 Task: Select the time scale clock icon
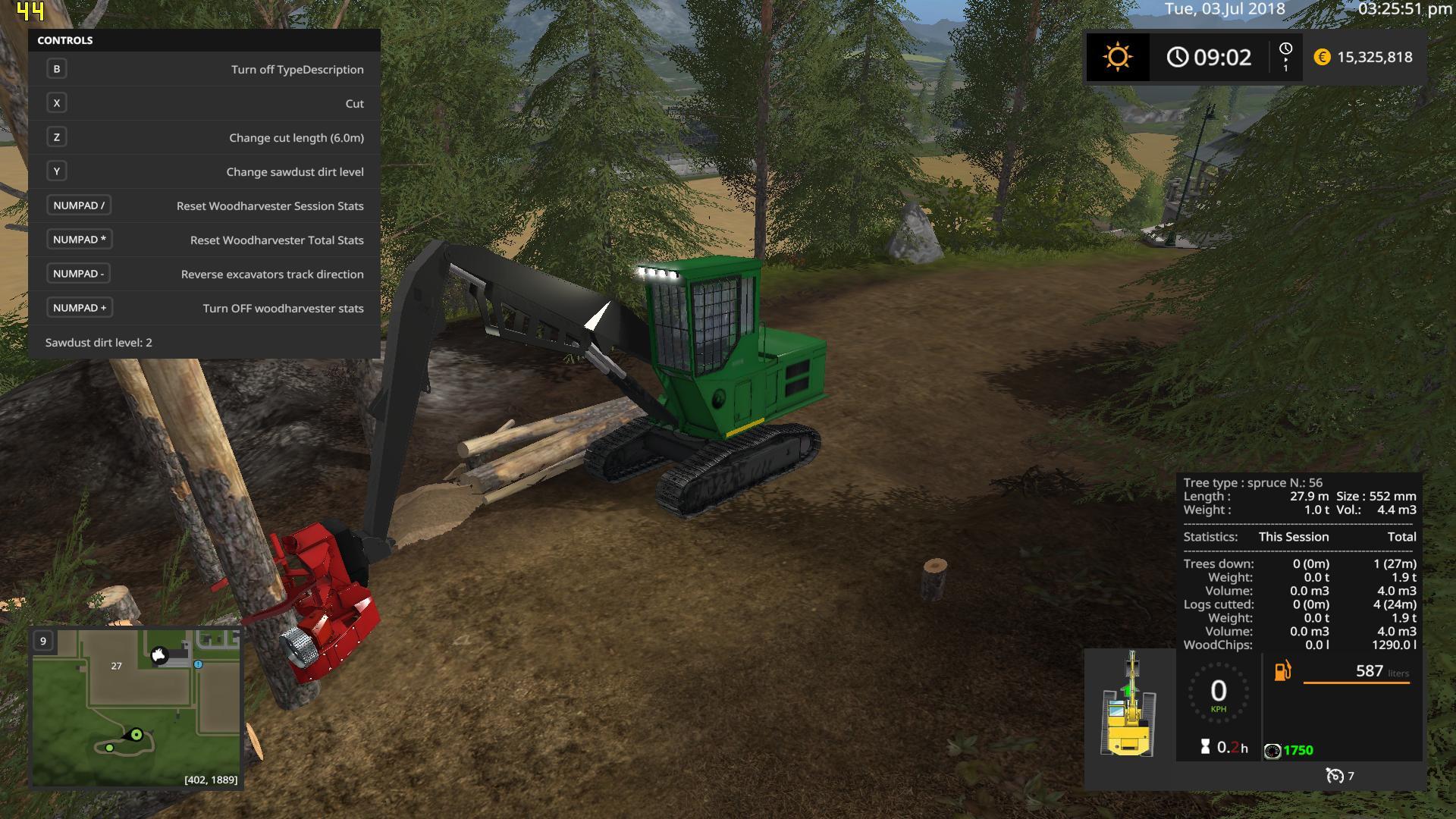click(1285, 49)
